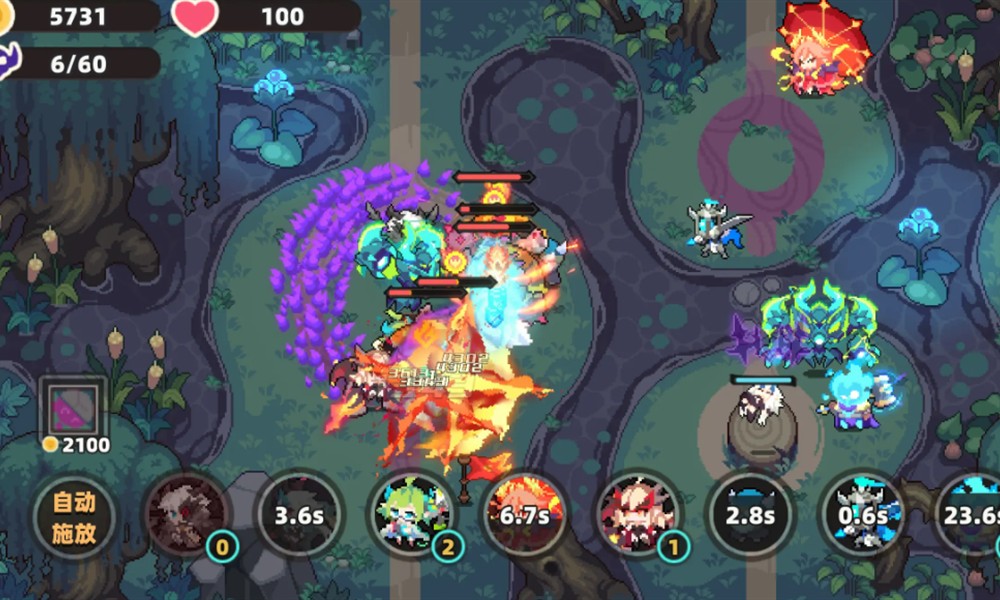The height and width of the screenshot is (600, 1000).
Task: Select the white-haired hero skill with badge 0
Action: pyautogui.click(x=186, y=516)
